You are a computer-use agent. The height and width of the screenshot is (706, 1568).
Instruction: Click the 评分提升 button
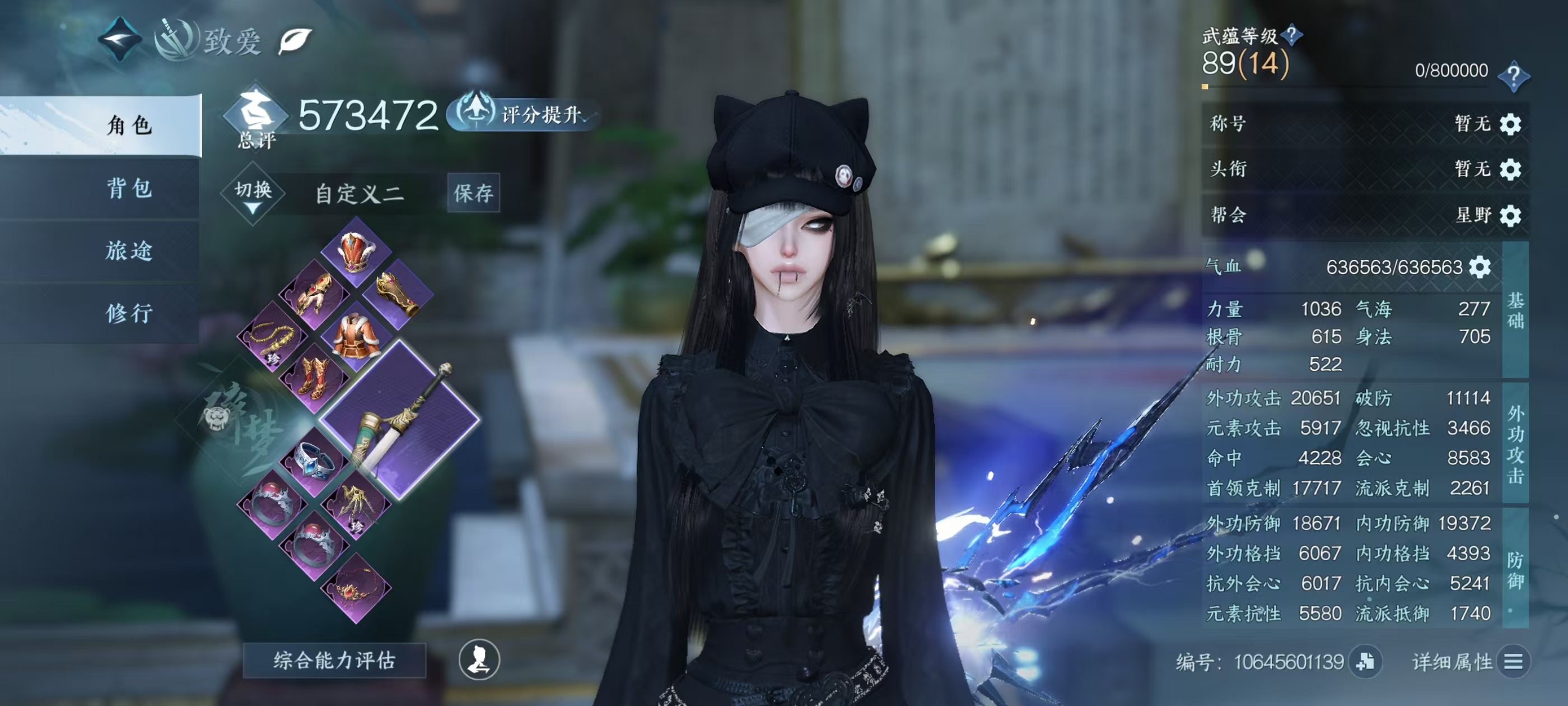(524, 114)
